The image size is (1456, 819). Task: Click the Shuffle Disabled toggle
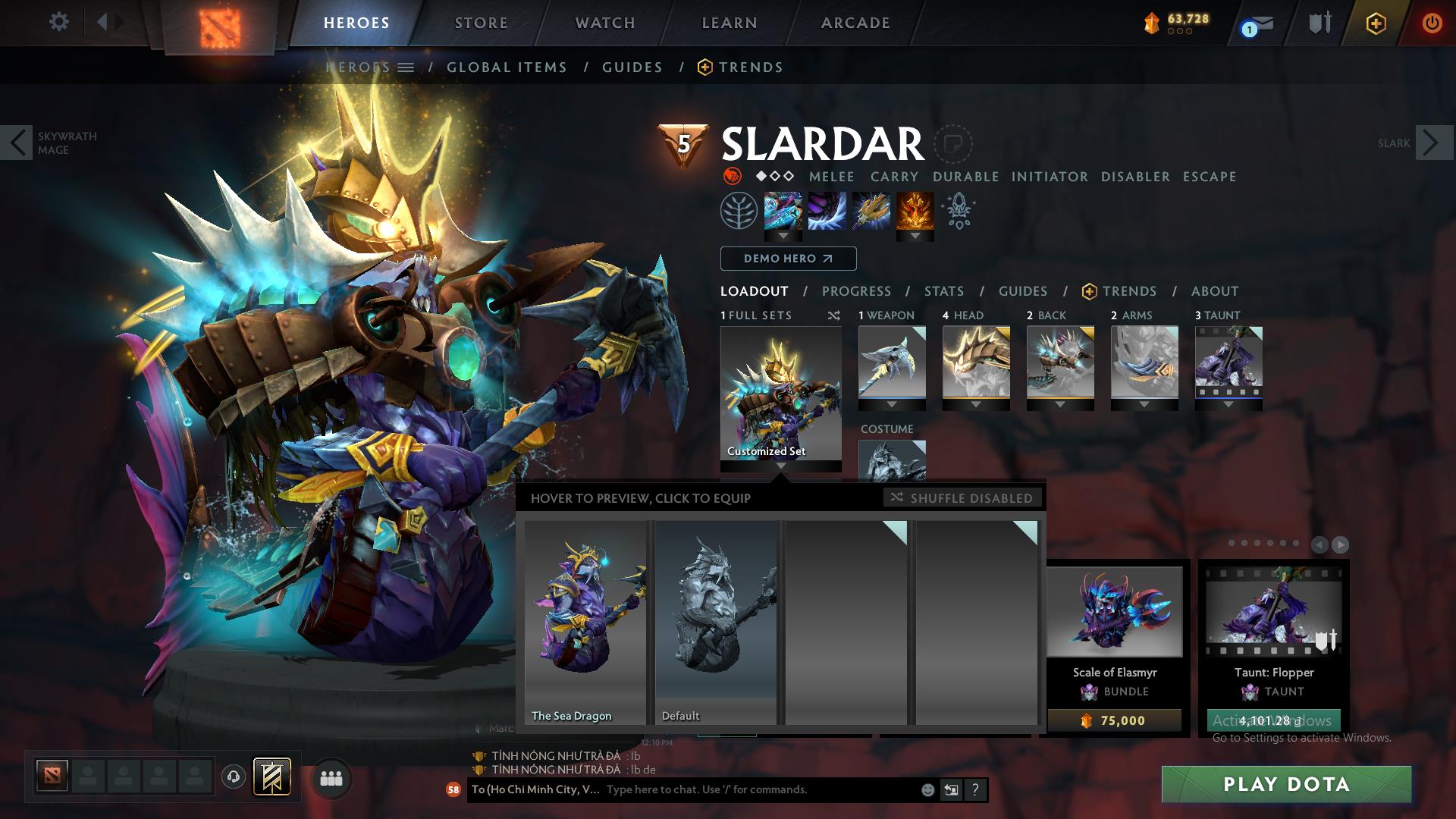coord(963,498)
